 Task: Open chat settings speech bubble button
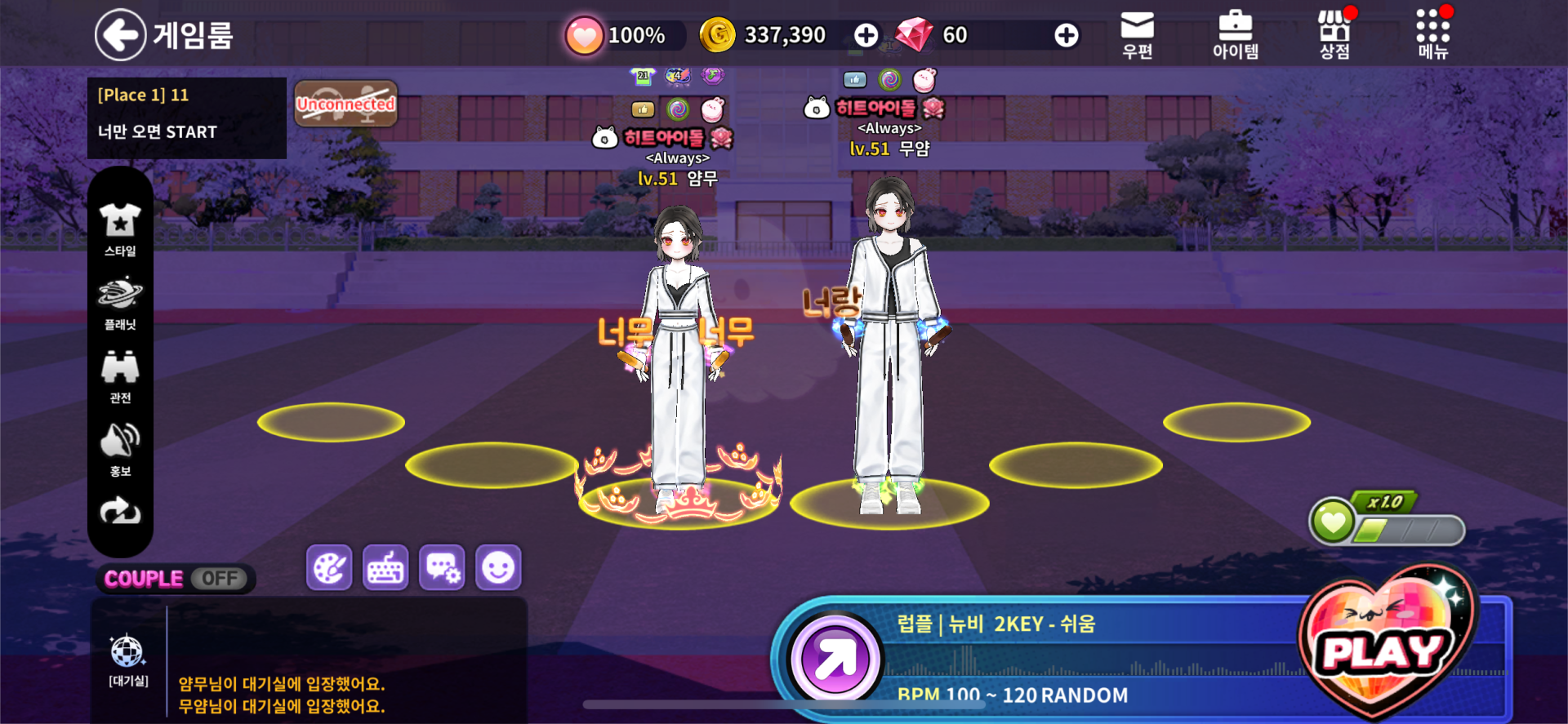[442, 567]
